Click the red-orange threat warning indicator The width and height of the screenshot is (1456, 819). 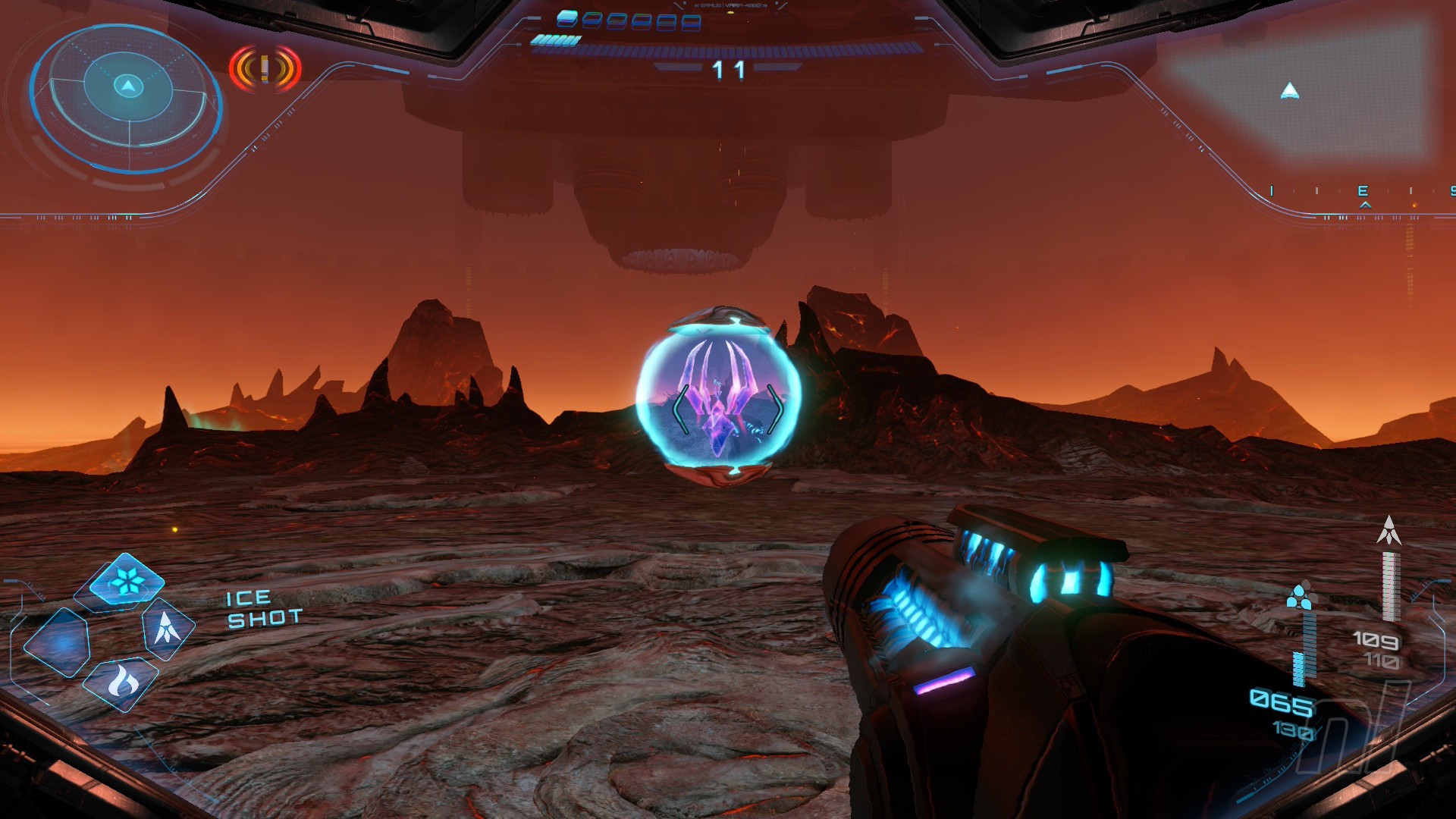pos(265,69)
